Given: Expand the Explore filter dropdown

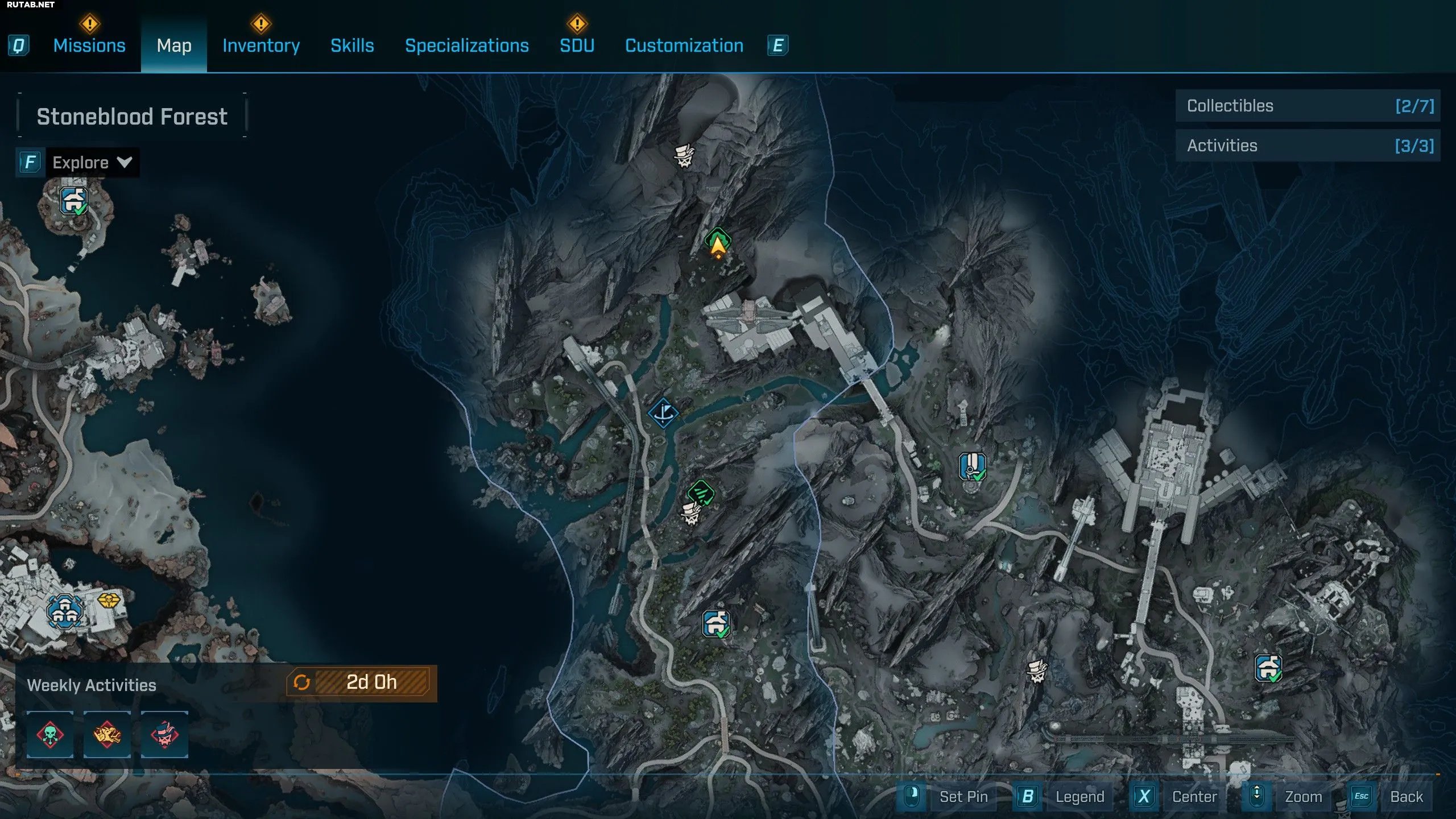Looking at the screenshot, I should 92,163.
